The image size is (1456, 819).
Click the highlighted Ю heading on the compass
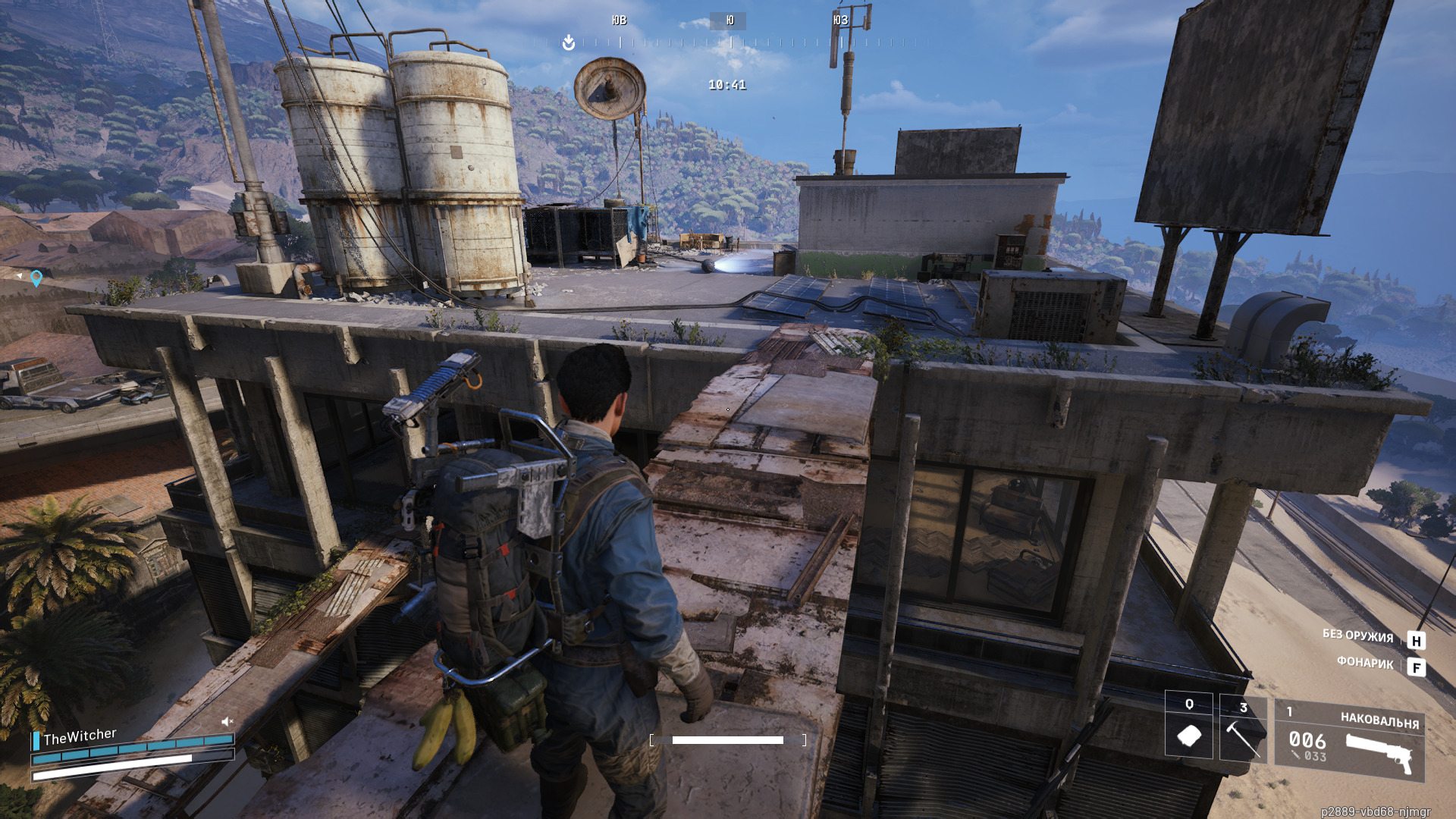click(729, 20)
